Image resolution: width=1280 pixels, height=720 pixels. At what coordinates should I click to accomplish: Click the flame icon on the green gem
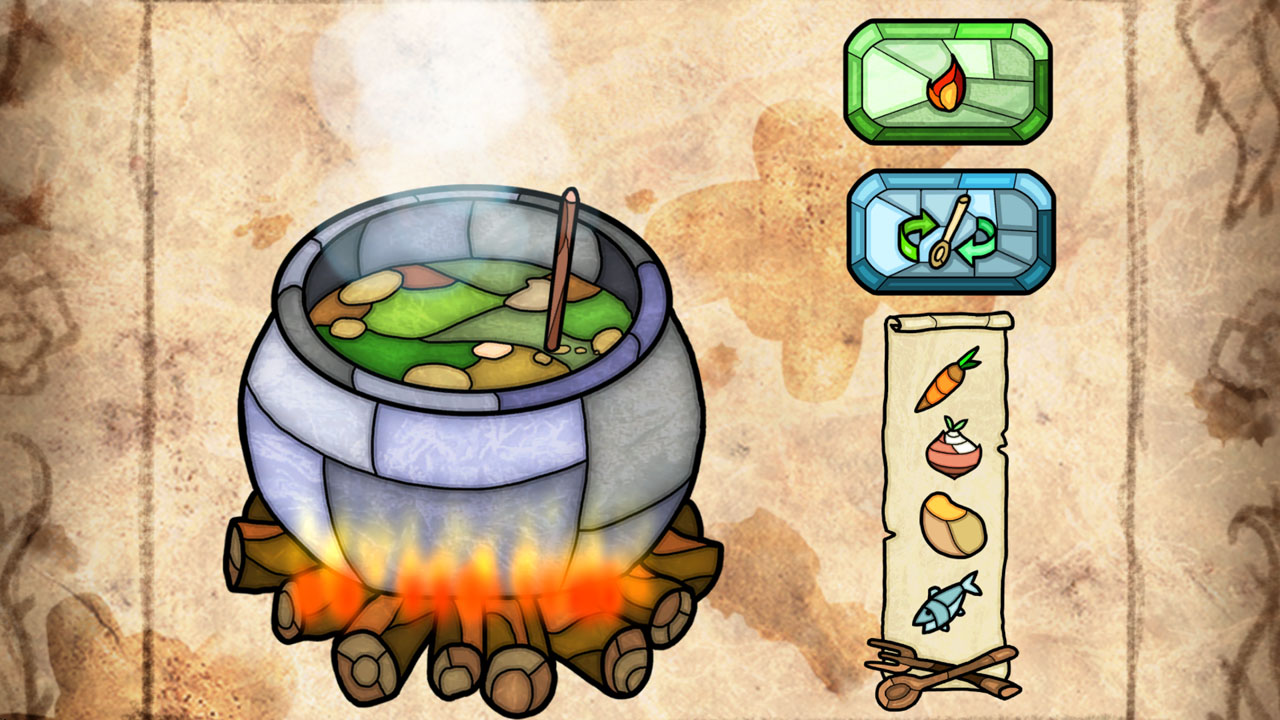[944, 85]
